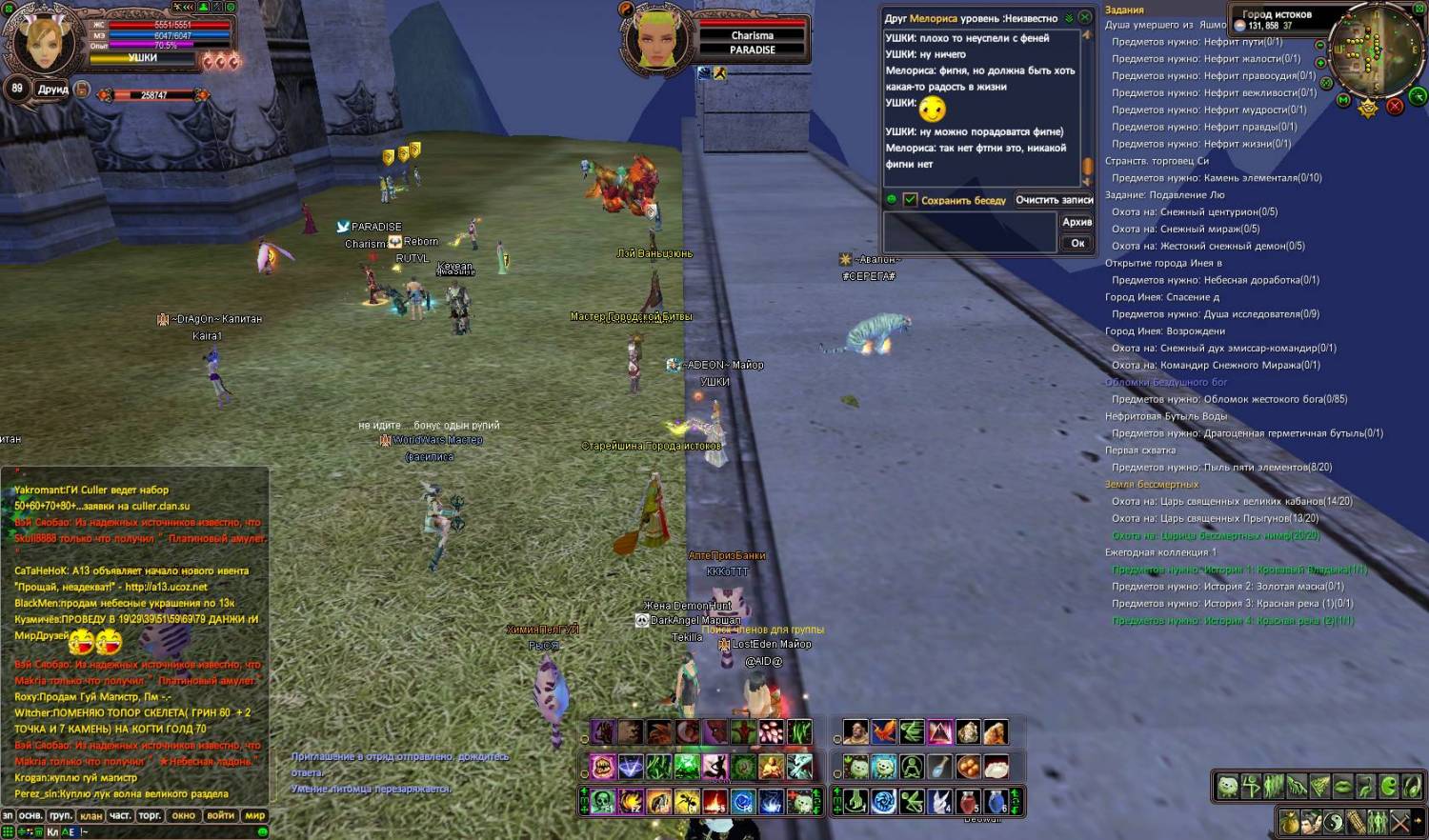Click the Ок button in the chat window
Image resolution: width=1429 pixels, height=840 pixels.
1077,243
